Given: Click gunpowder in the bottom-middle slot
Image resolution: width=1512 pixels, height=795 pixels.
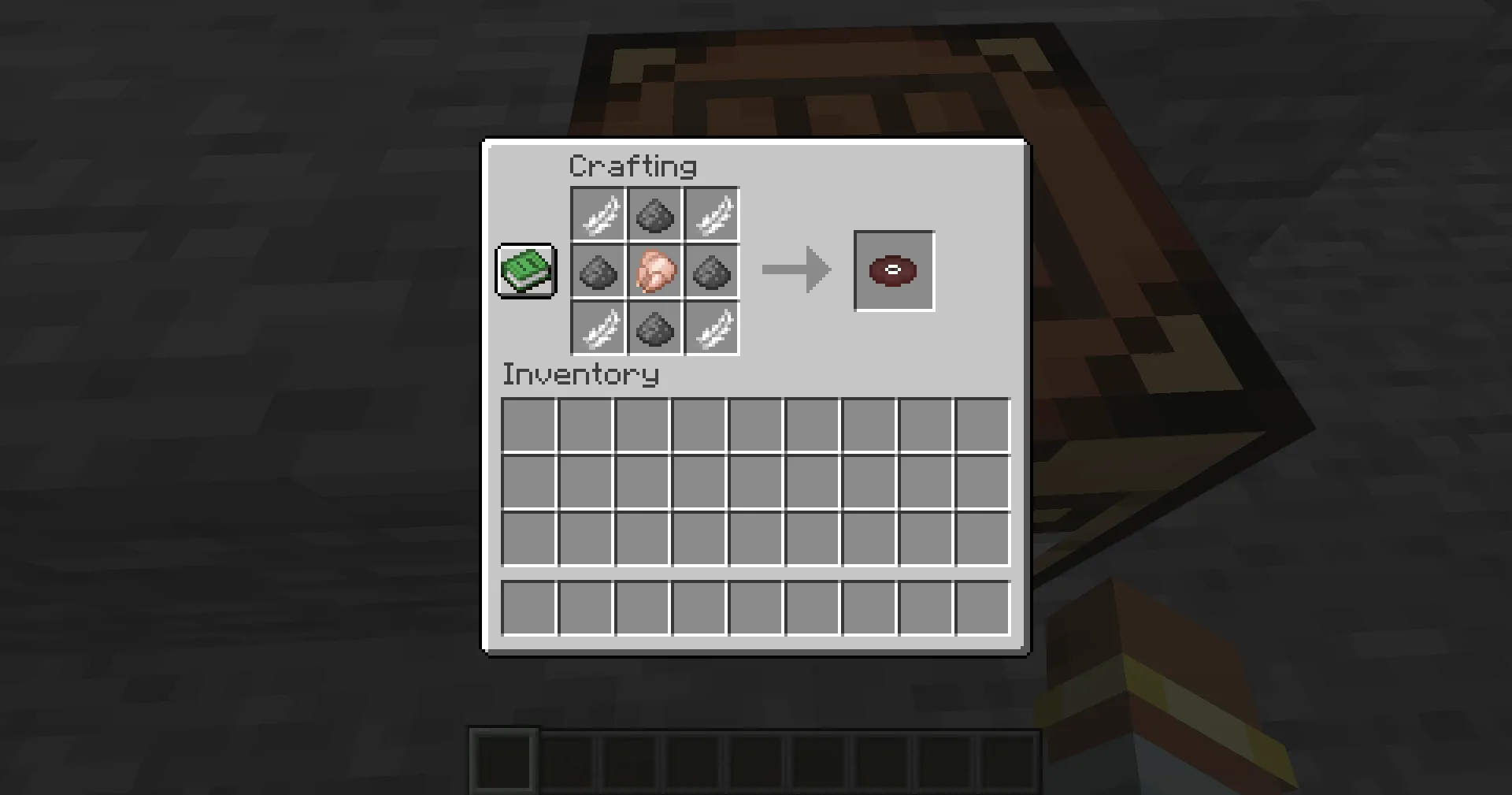Looking at the screenshot, I should (654, 329).
